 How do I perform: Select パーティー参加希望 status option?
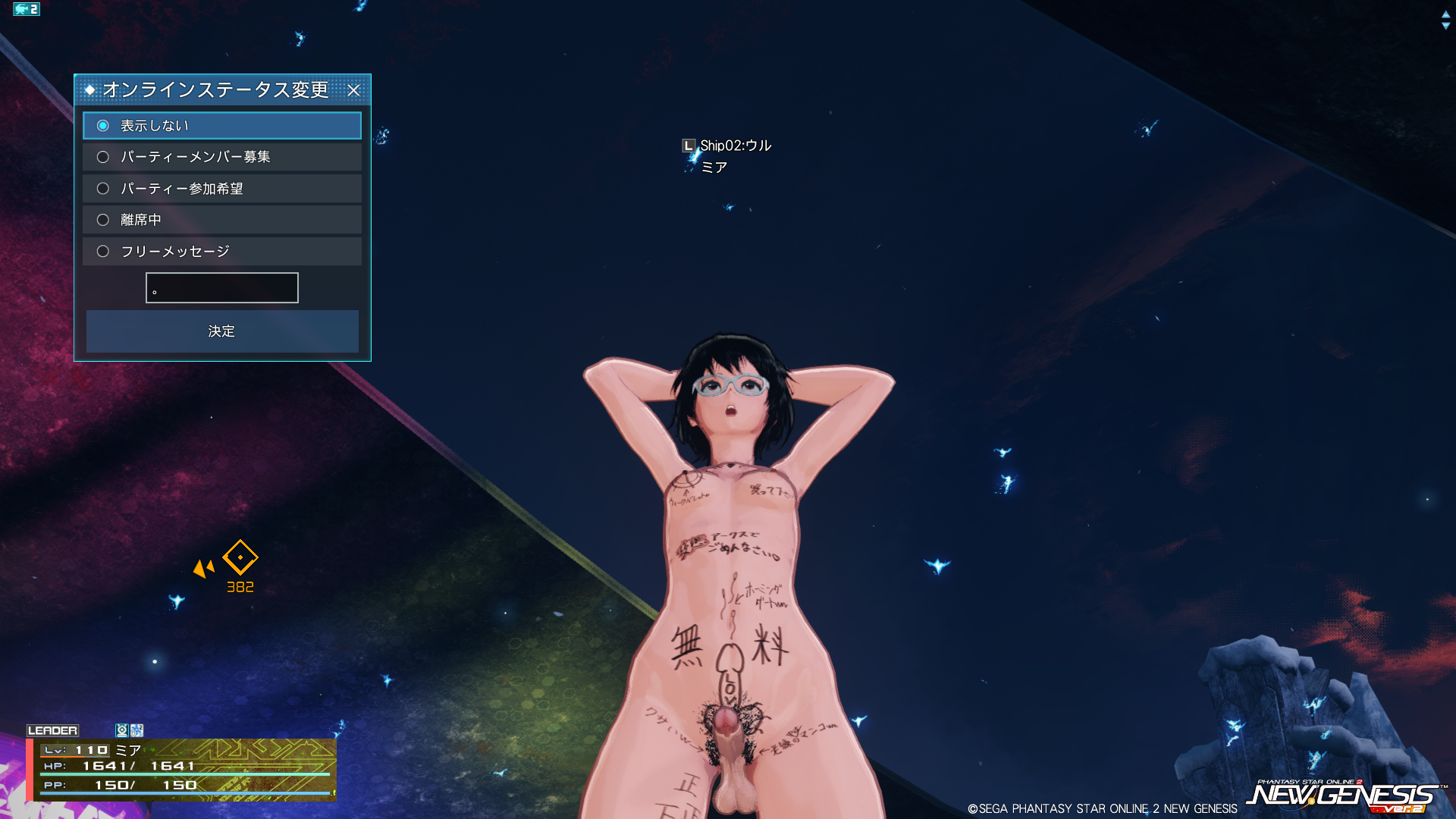[103, 189]
